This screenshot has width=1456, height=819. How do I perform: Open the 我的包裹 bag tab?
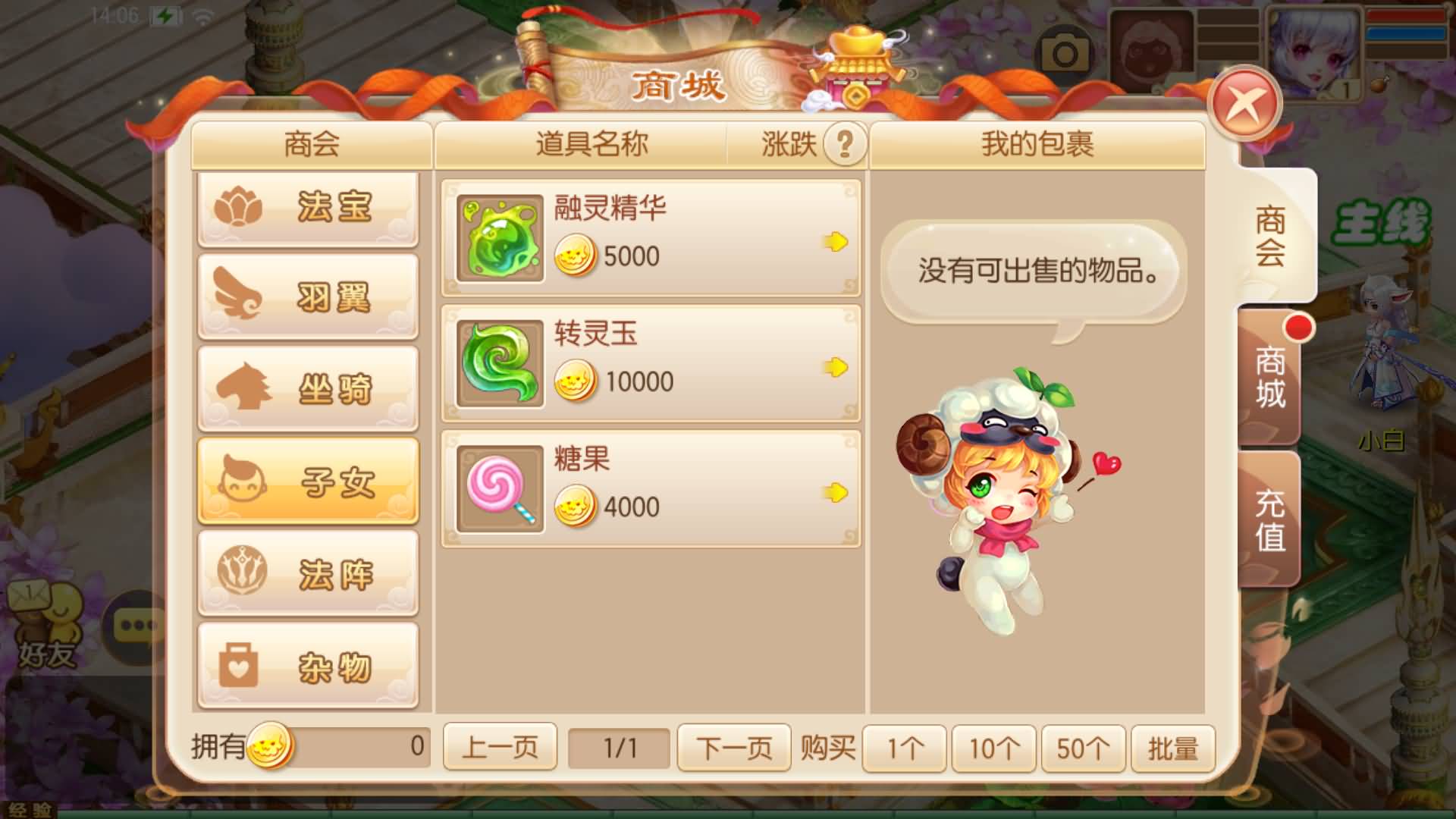(1037, 144)
